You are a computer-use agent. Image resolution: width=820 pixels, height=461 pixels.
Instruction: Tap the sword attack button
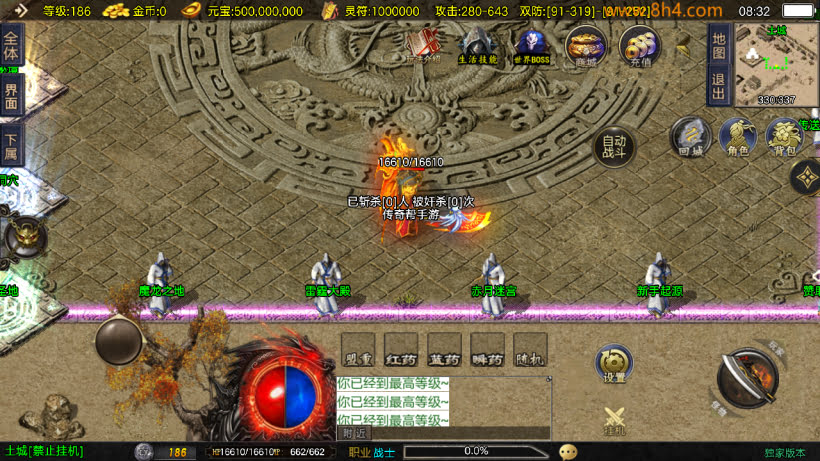tap(748, 376)
